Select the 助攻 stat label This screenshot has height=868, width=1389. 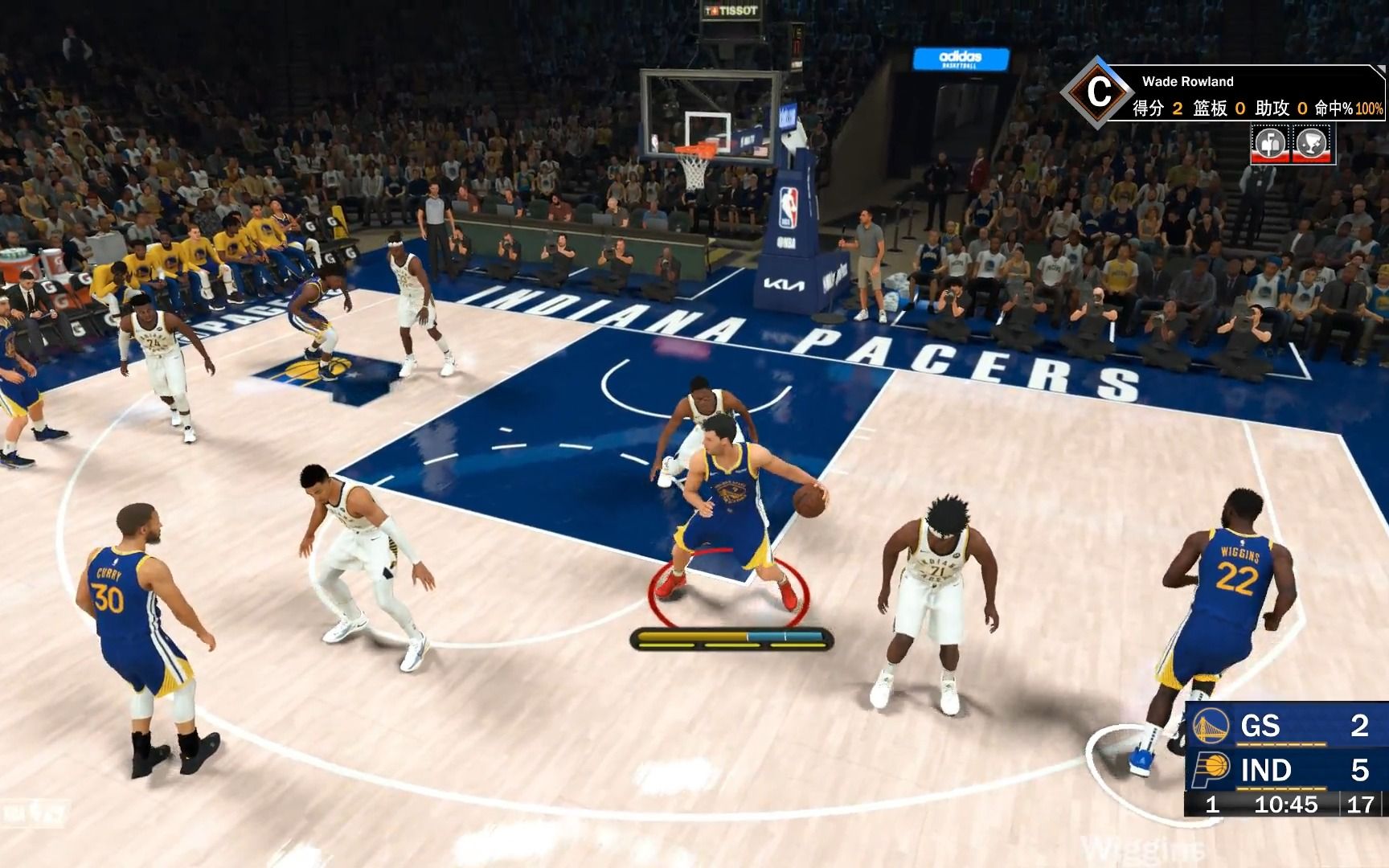coord(1273,108)
